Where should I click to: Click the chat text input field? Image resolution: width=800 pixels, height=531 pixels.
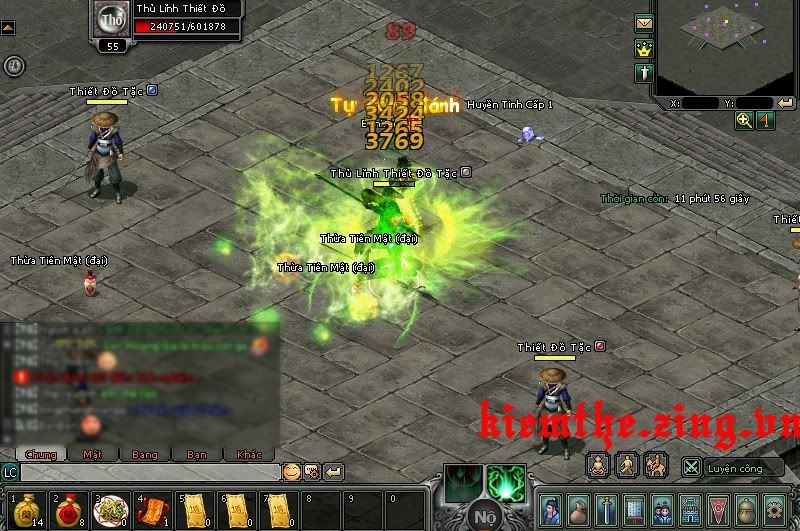click(150, 472)
